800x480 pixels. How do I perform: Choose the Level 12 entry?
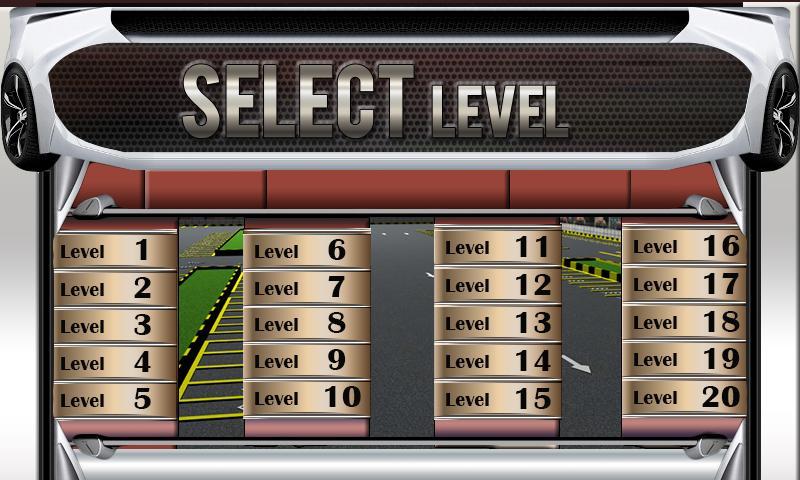(497, 285)
